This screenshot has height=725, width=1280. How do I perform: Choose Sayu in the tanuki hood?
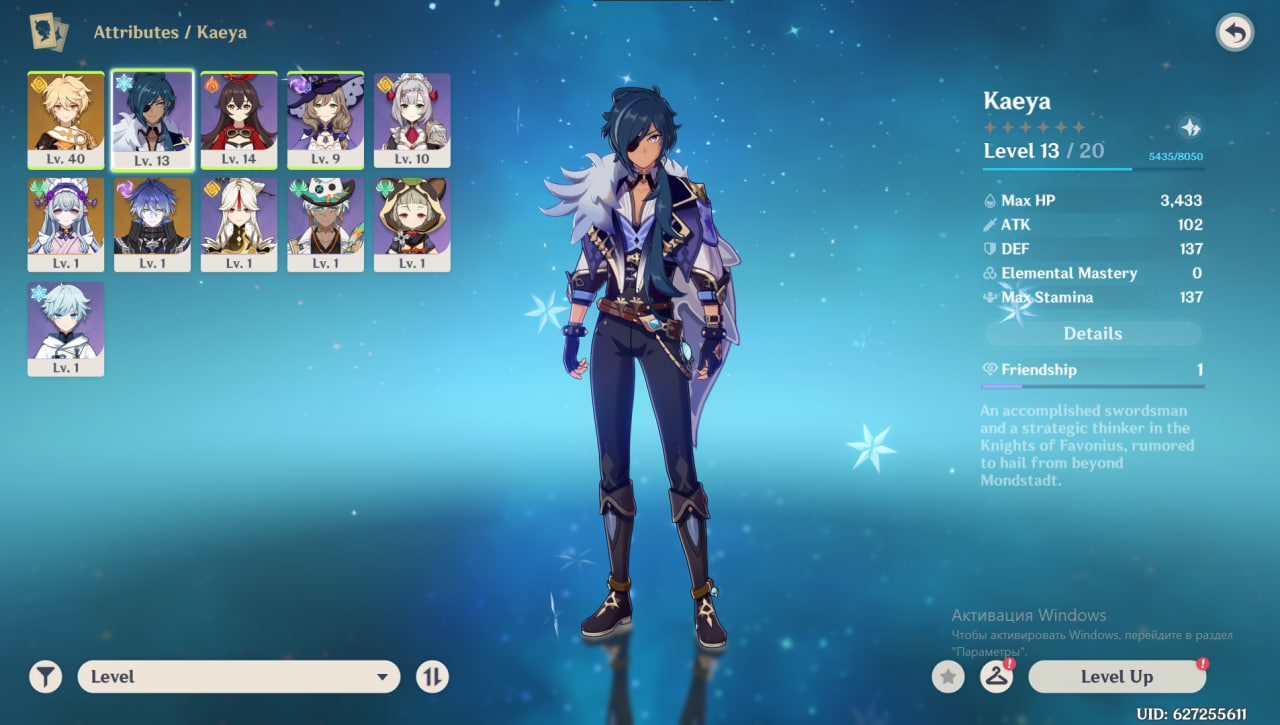pyautogui.click(x=412, y=224)
